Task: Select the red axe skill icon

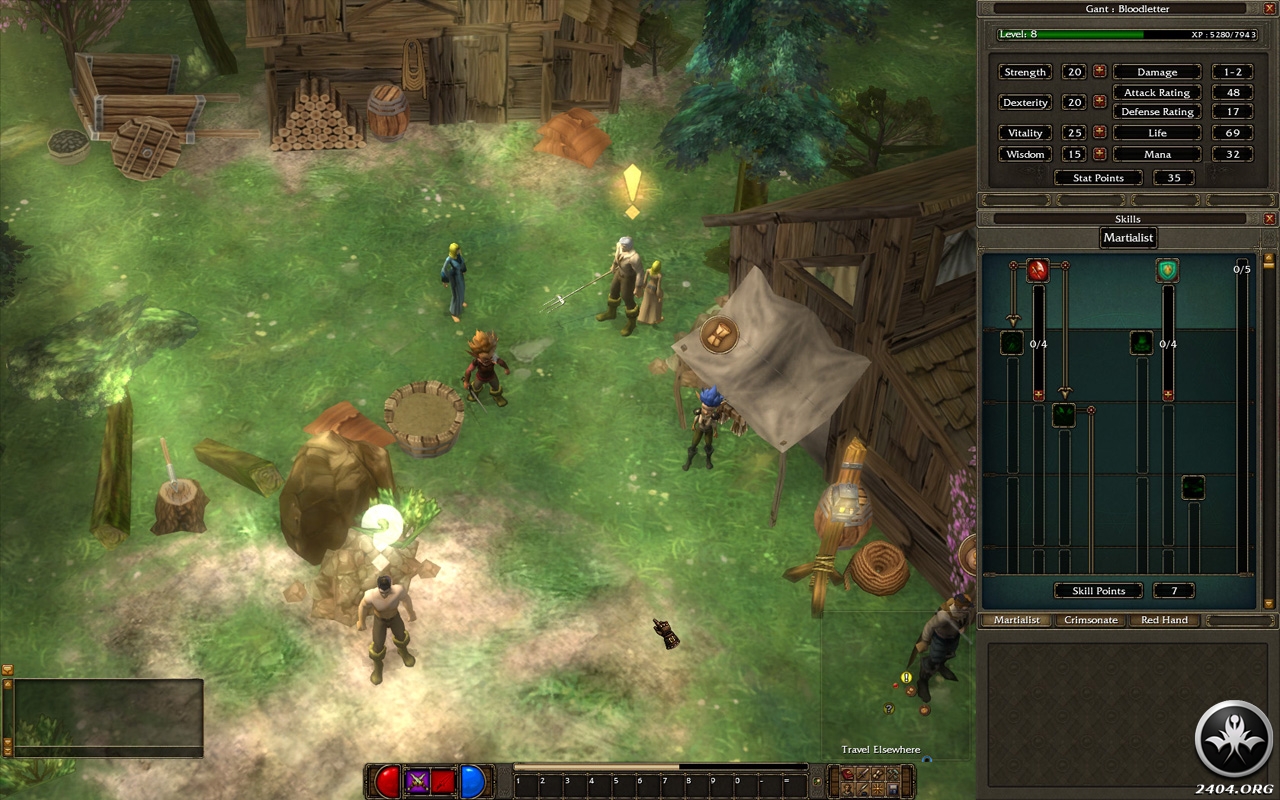Action: coord(1038,270)
